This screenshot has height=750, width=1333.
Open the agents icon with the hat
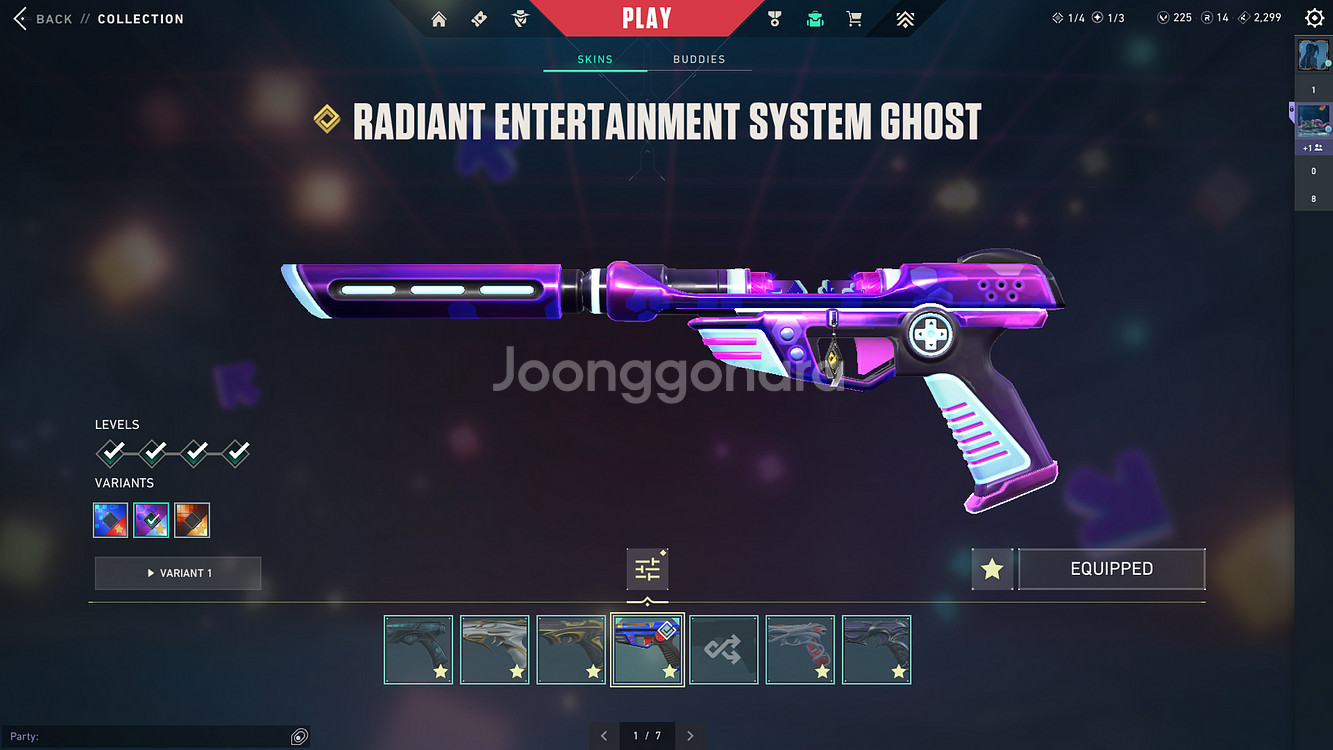click(520, 19)
